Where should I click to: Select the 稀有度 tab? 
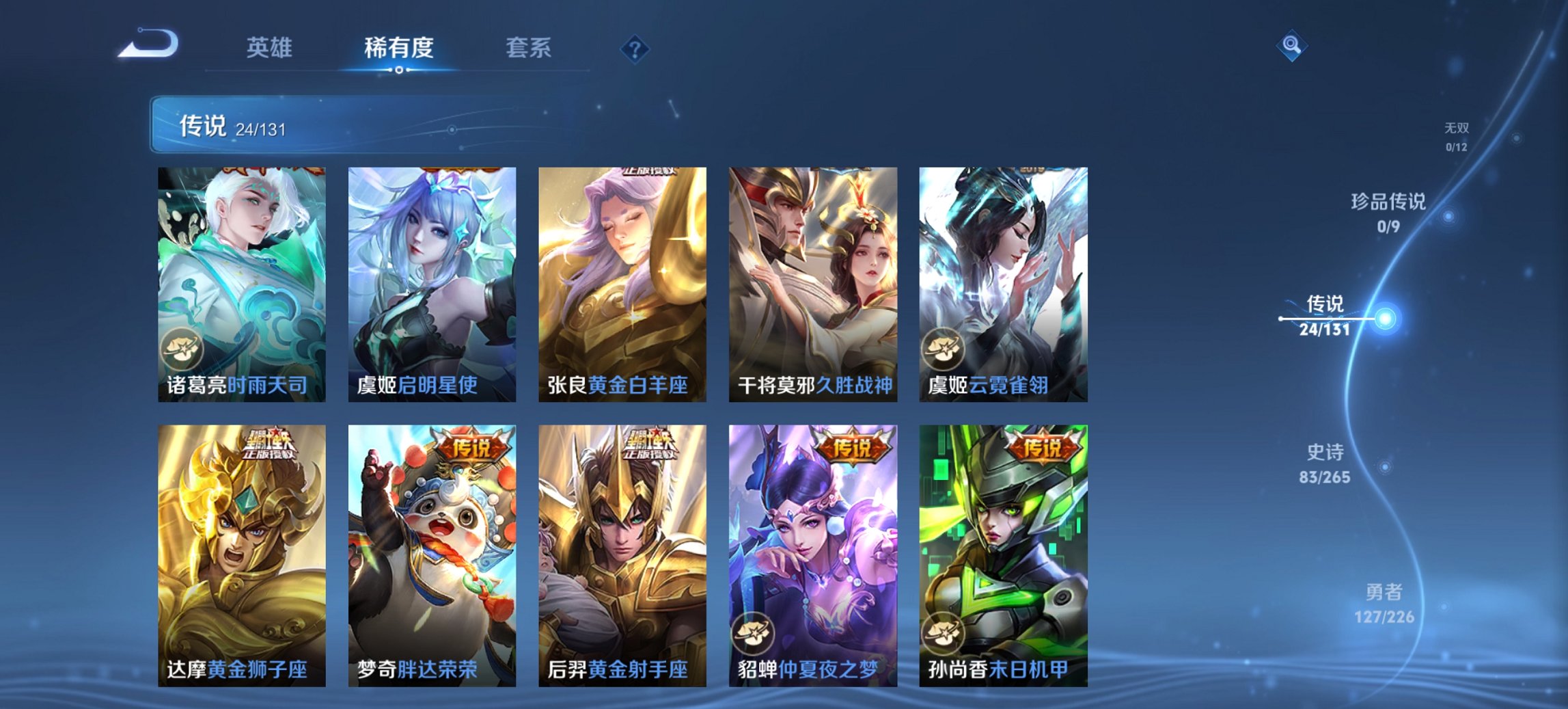click(x=399, y=47)
